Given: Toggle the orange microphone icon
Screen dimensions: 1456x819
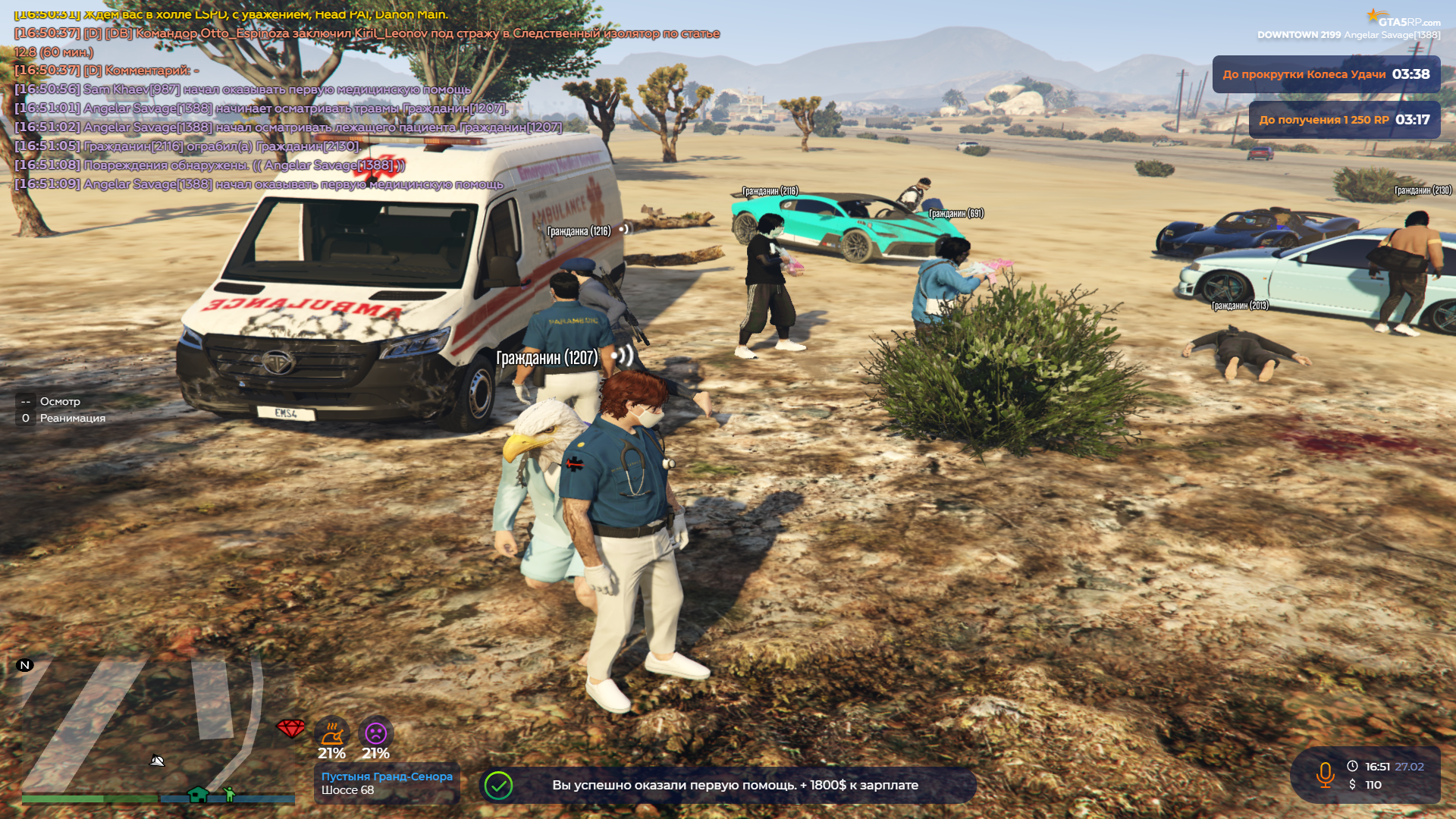Looking at the screenshot, I should coord(1325,775).
